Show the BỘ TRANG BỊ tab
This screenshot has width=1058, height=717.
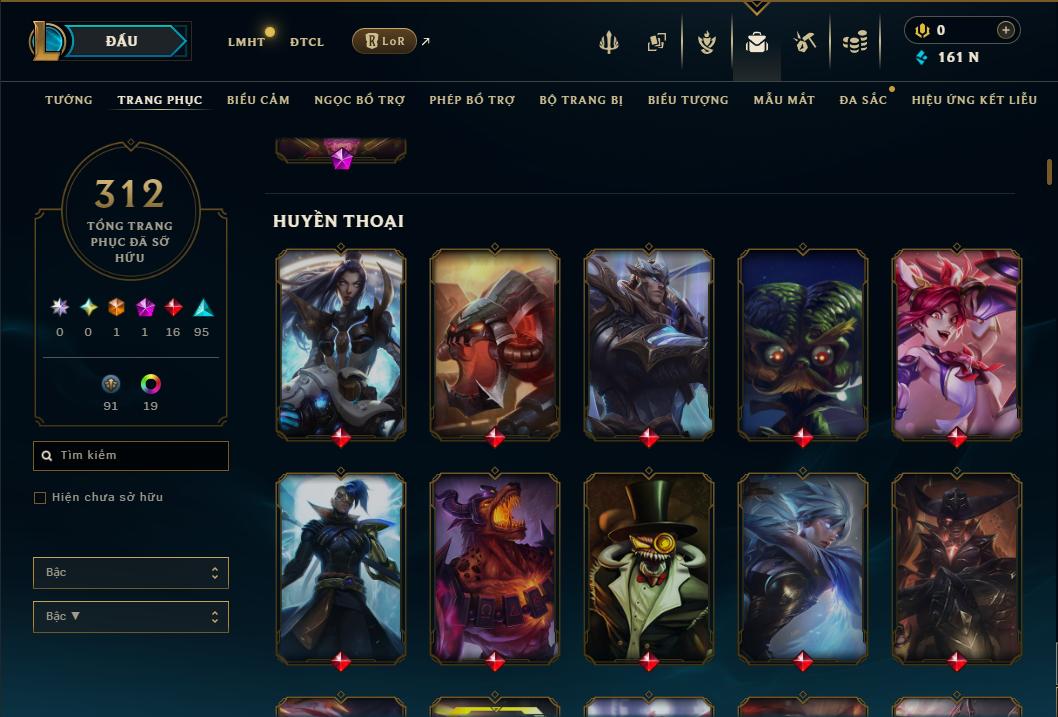tap(581, 100)
